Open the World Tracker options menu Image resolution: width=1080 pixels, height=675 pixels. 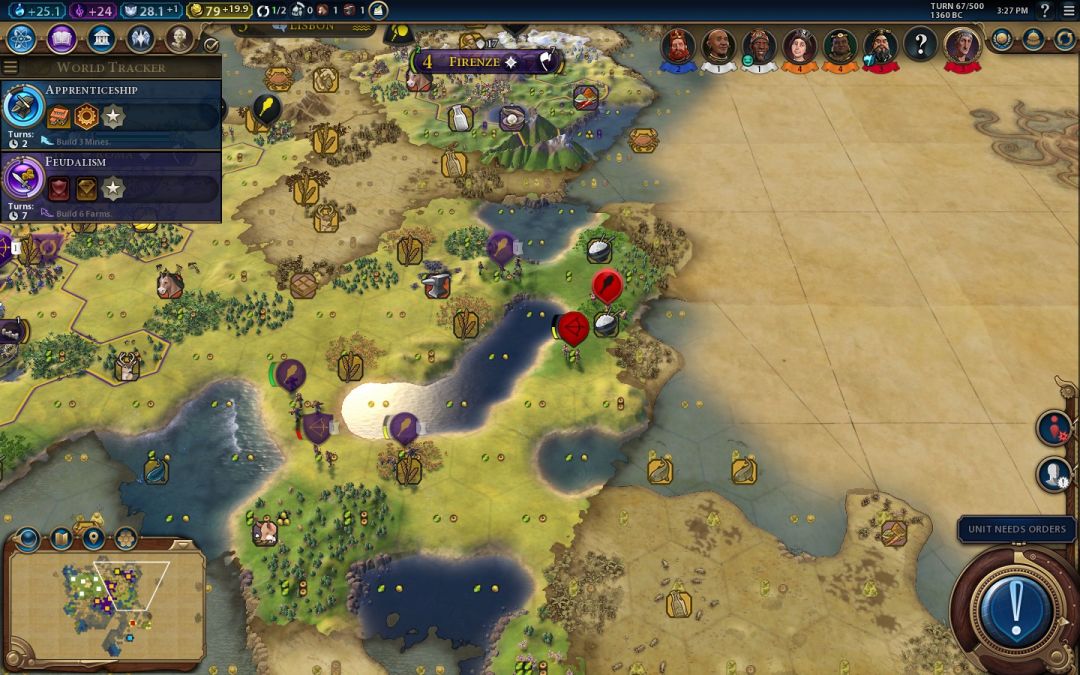(11, 67)
